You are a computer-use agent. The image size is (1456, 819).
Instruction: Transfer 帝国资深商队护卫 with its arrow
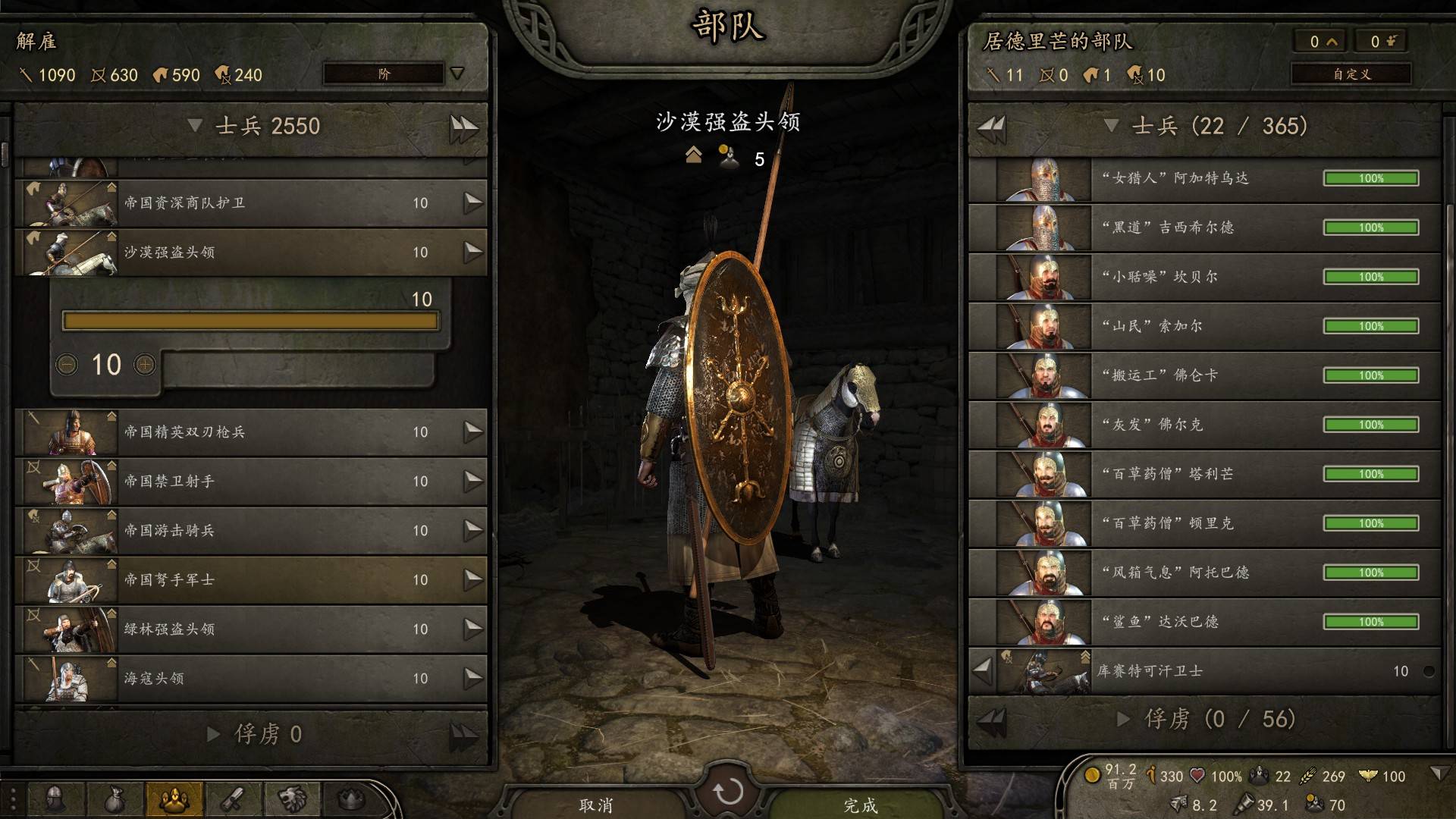473,202
